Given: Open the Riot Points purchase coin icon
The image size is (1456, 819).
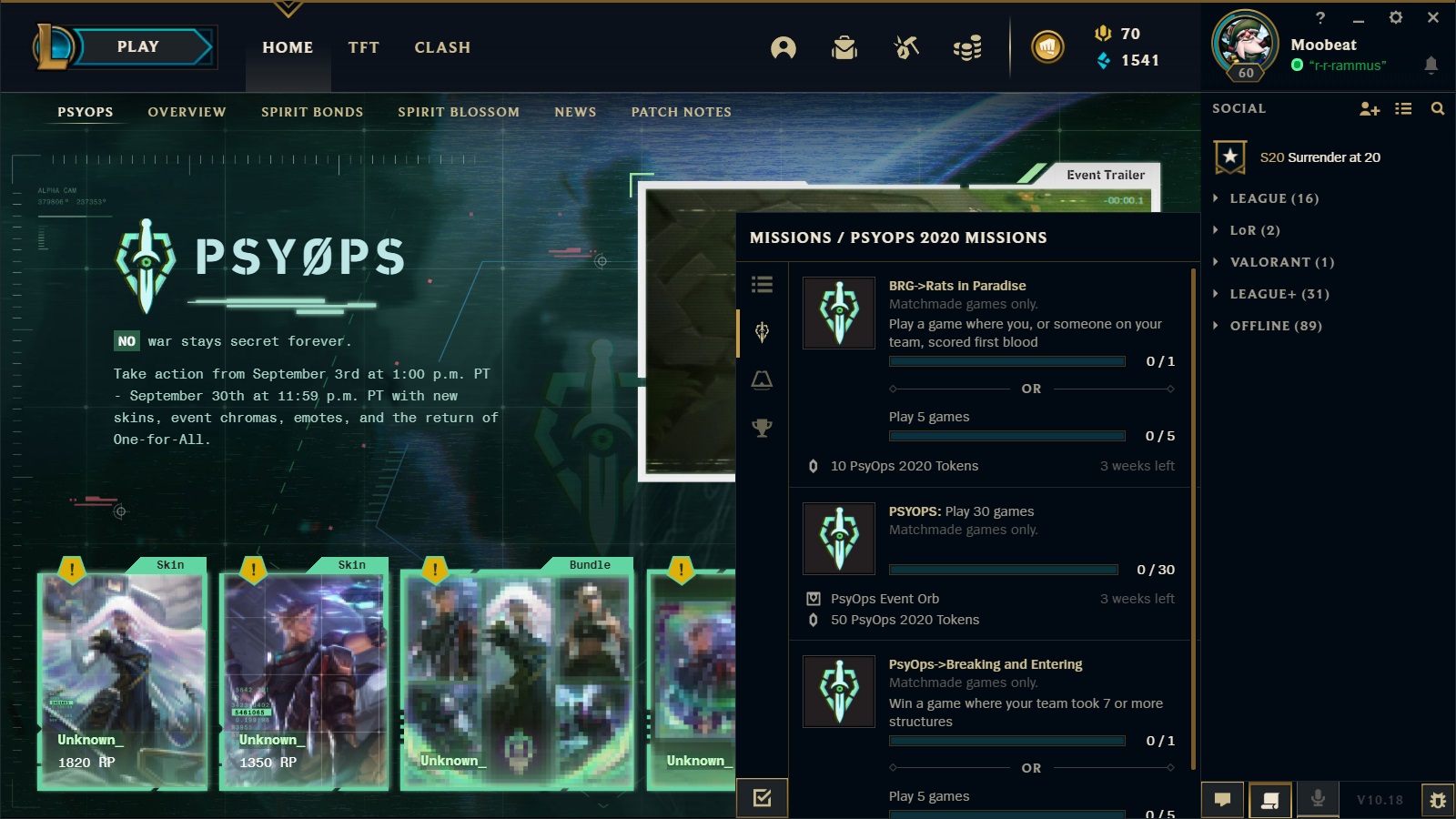Looking at the screenshot, I should point(1048,48).
